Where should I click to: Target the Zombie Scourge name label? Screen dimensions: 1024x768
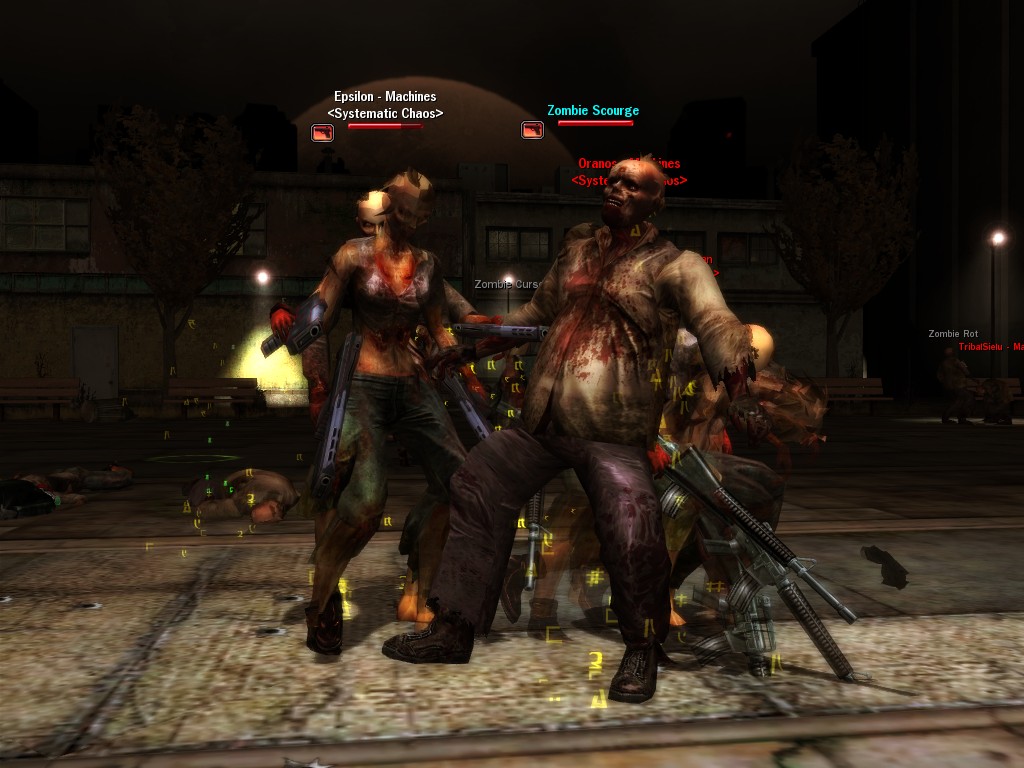pyautogui.click(x=592, y=111)
